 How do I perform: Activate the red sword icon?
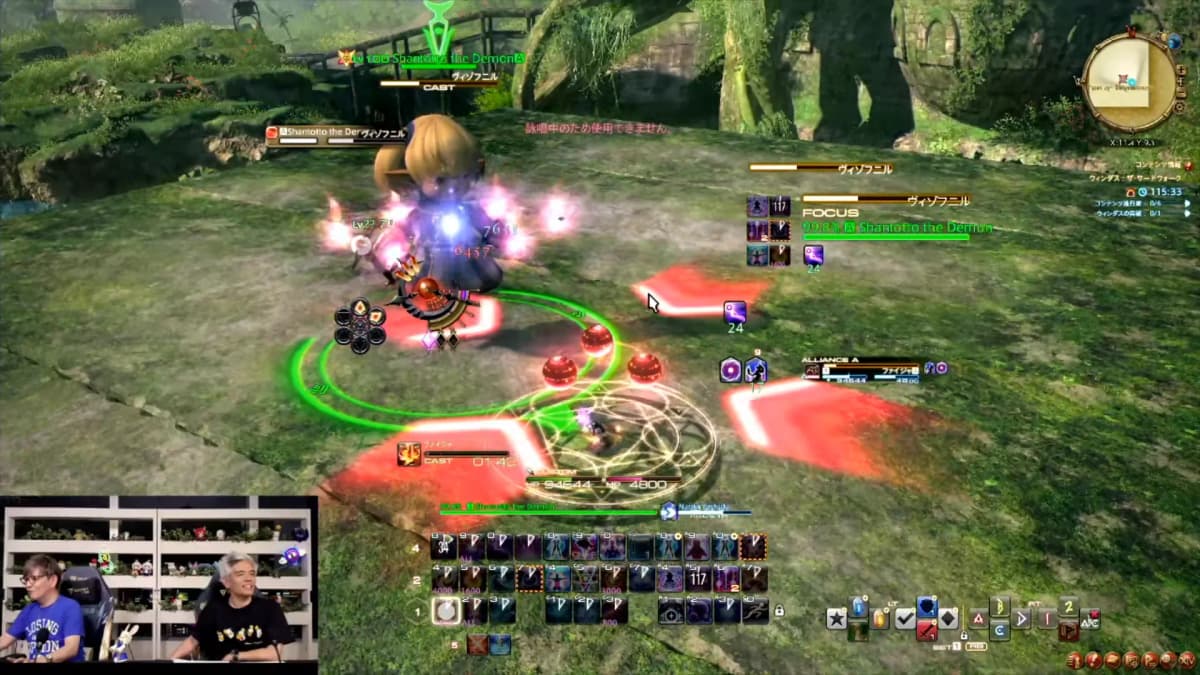tap(927, 630)
